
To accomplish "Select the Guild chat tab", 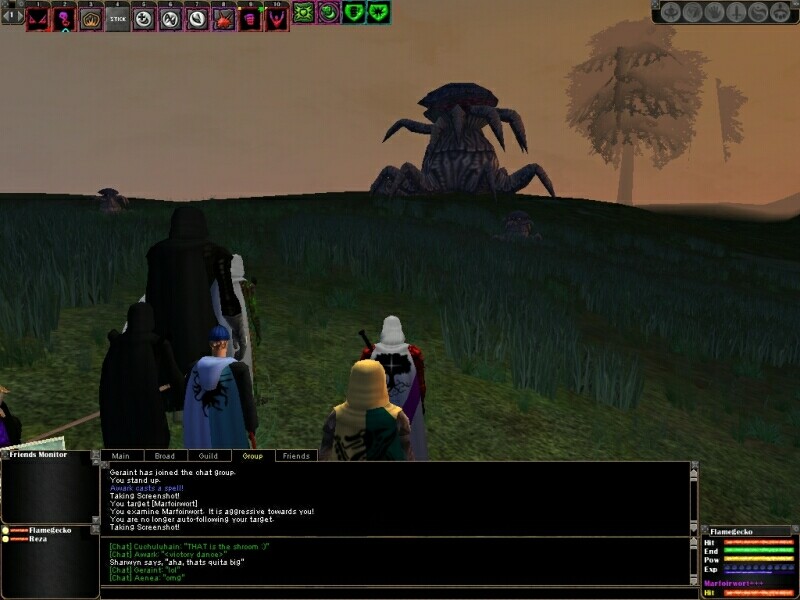I will tap(208, 456).
